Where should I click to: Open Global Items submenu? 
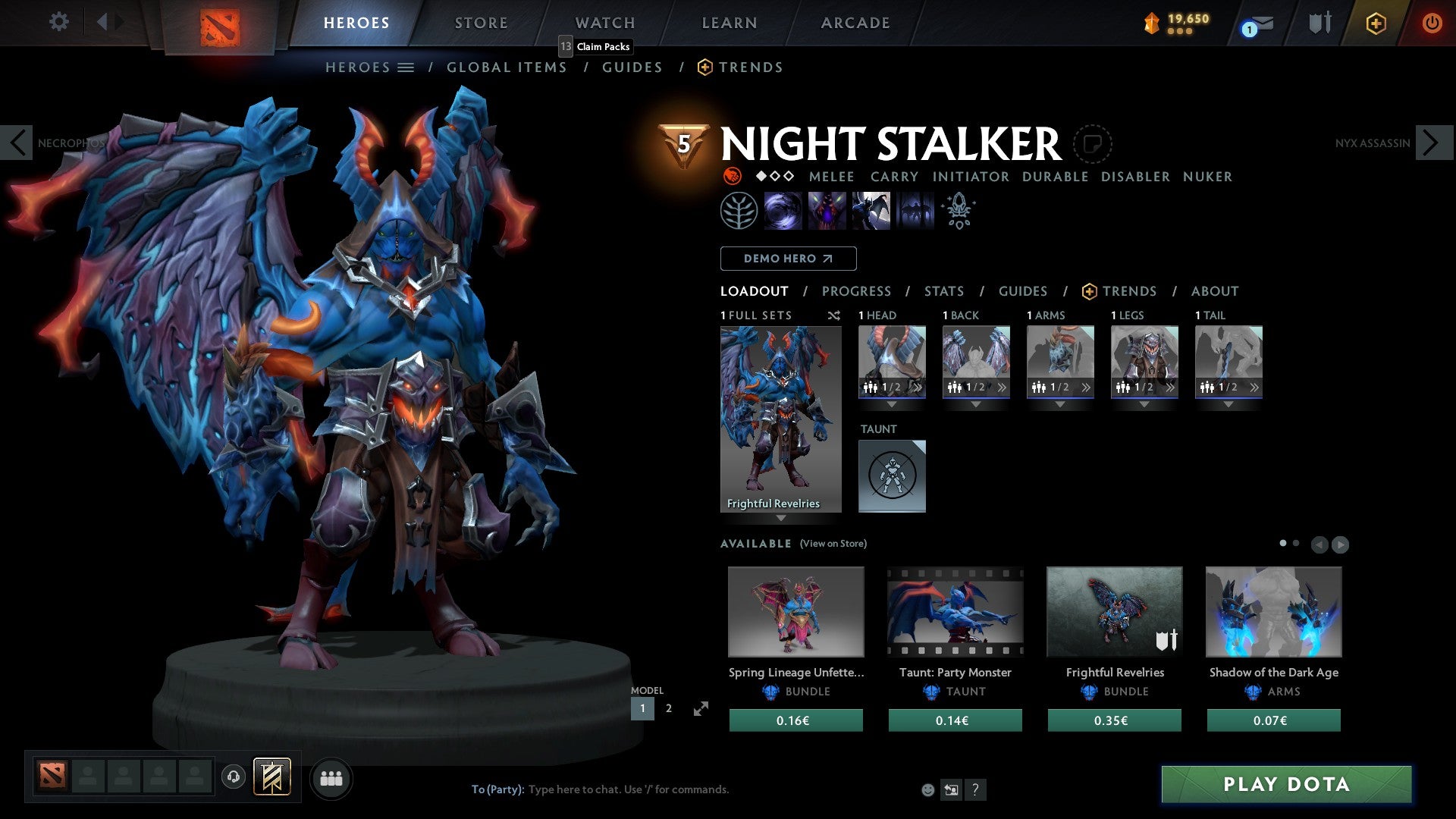(x=507, y=67)
